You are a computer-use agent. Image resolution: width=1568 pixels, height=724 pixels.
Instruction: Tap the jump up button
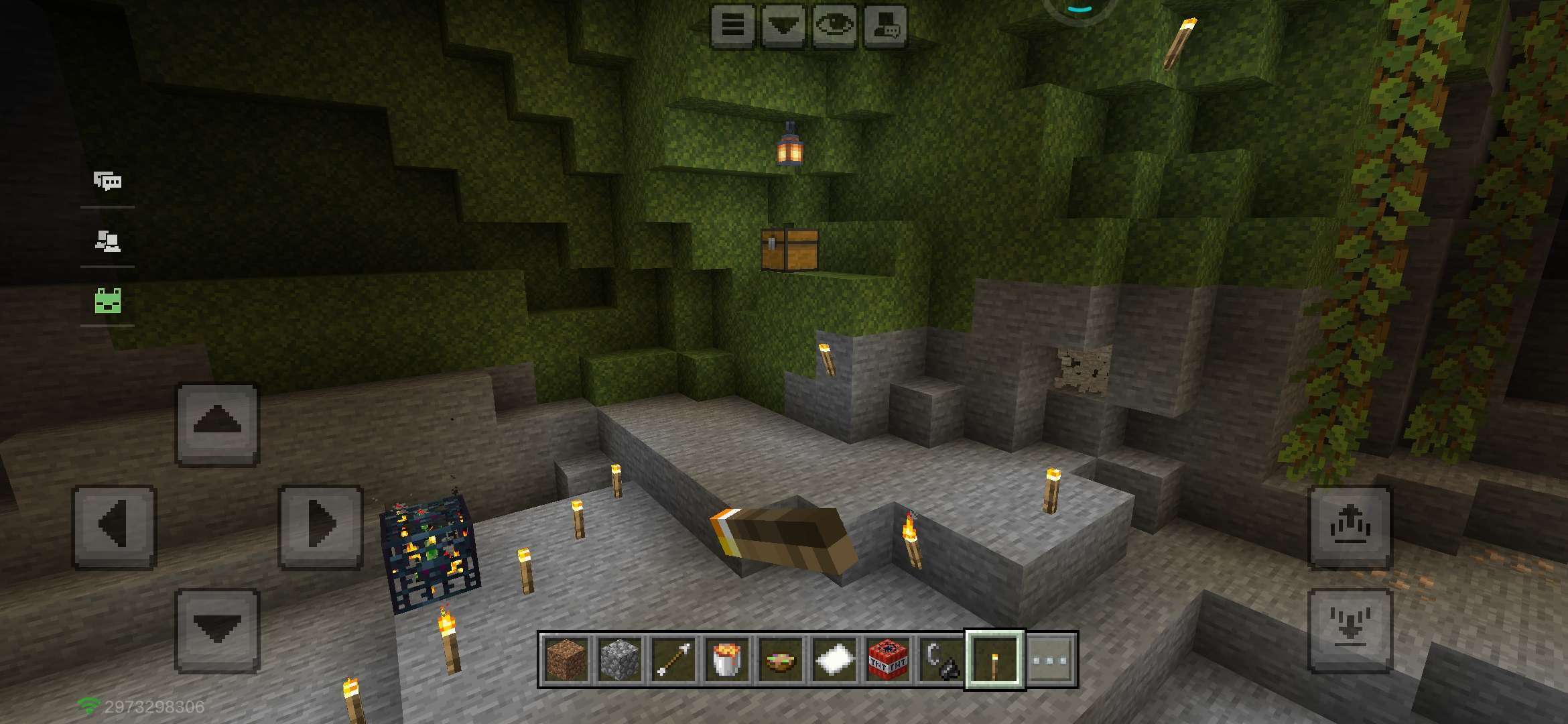(x=1350, y=527)
